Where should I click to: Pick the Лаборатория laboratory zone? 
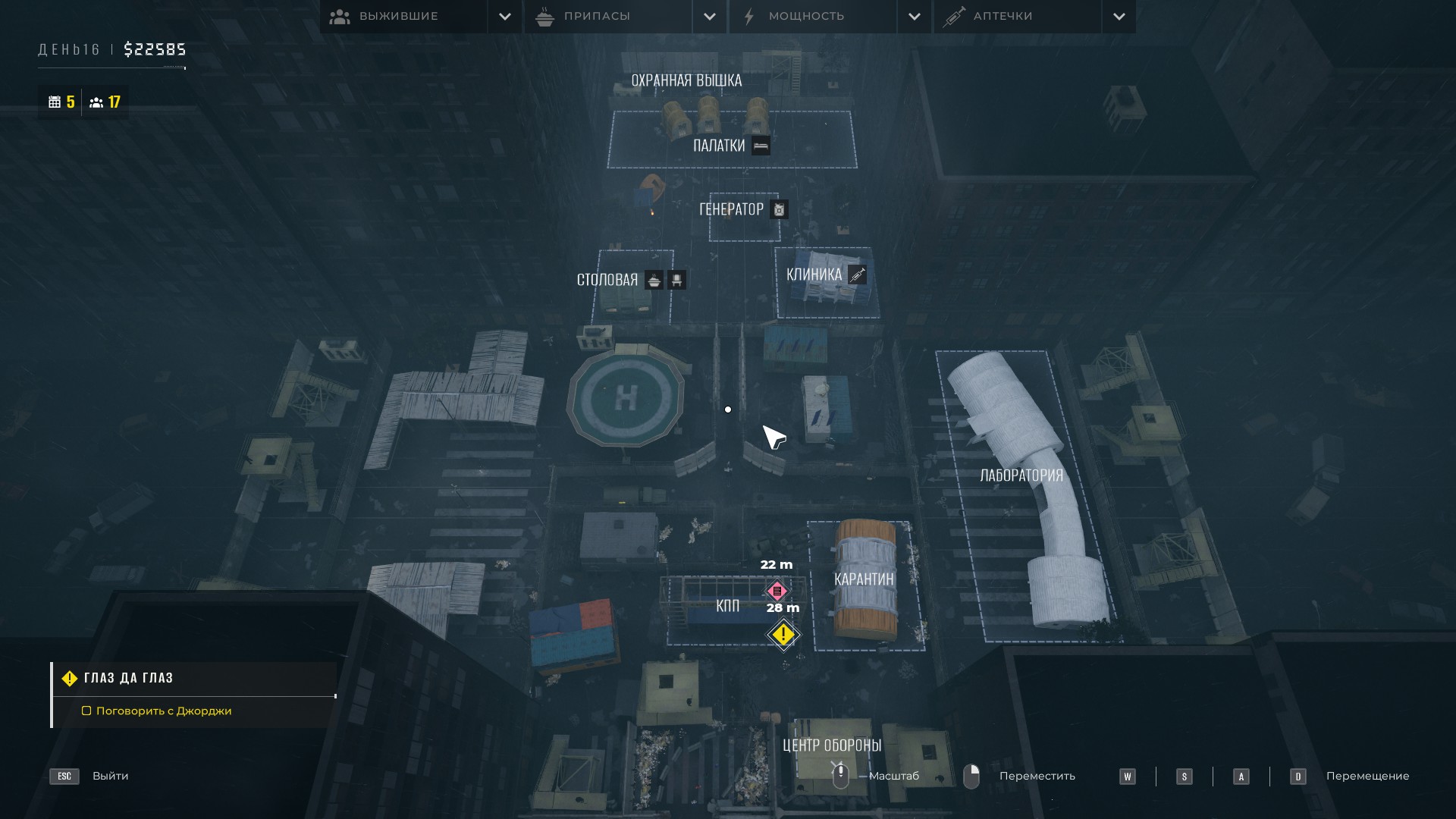pos(1021,475)
